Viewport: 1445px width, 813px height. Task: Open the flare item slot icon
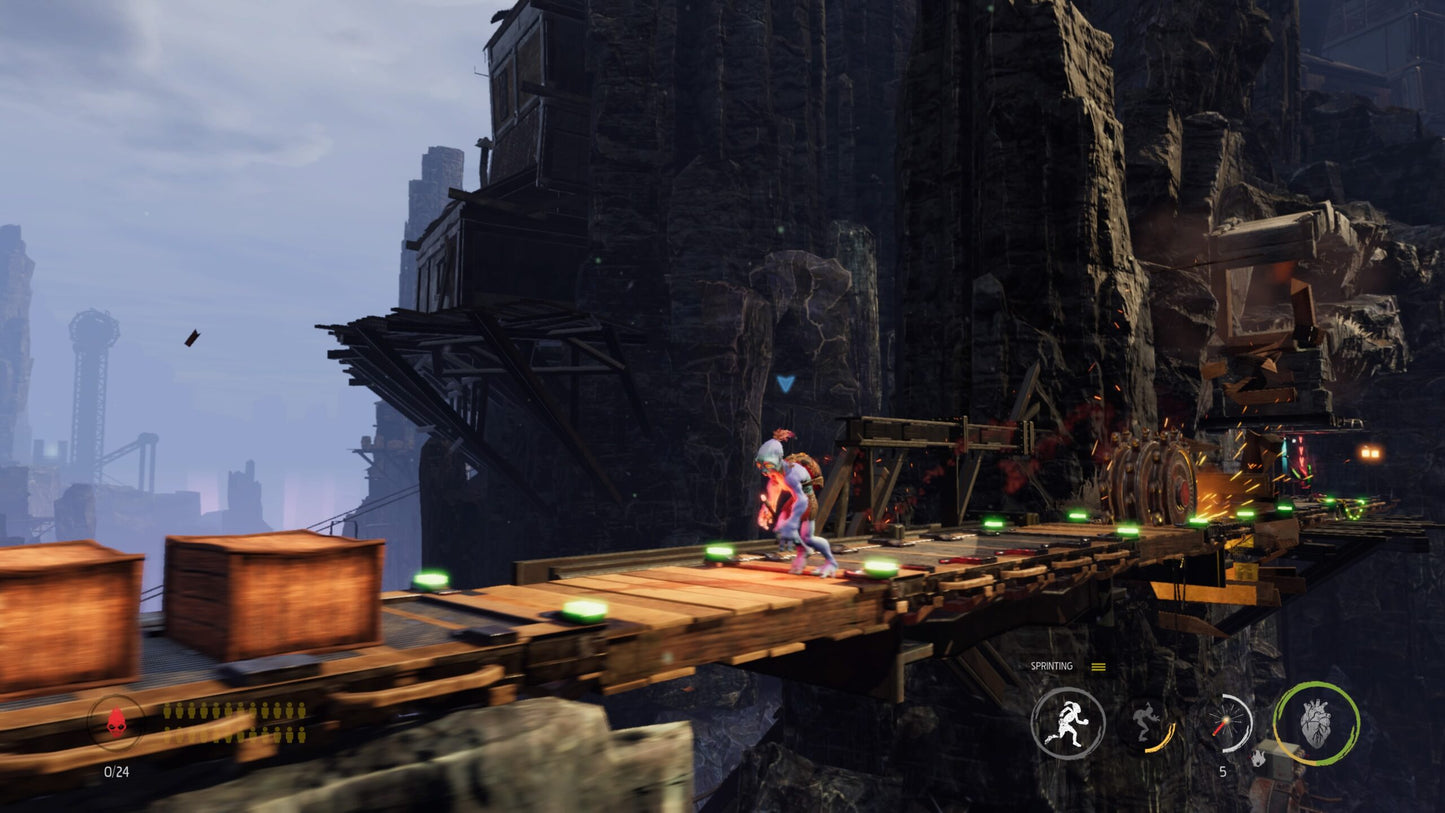point(1226,722)
